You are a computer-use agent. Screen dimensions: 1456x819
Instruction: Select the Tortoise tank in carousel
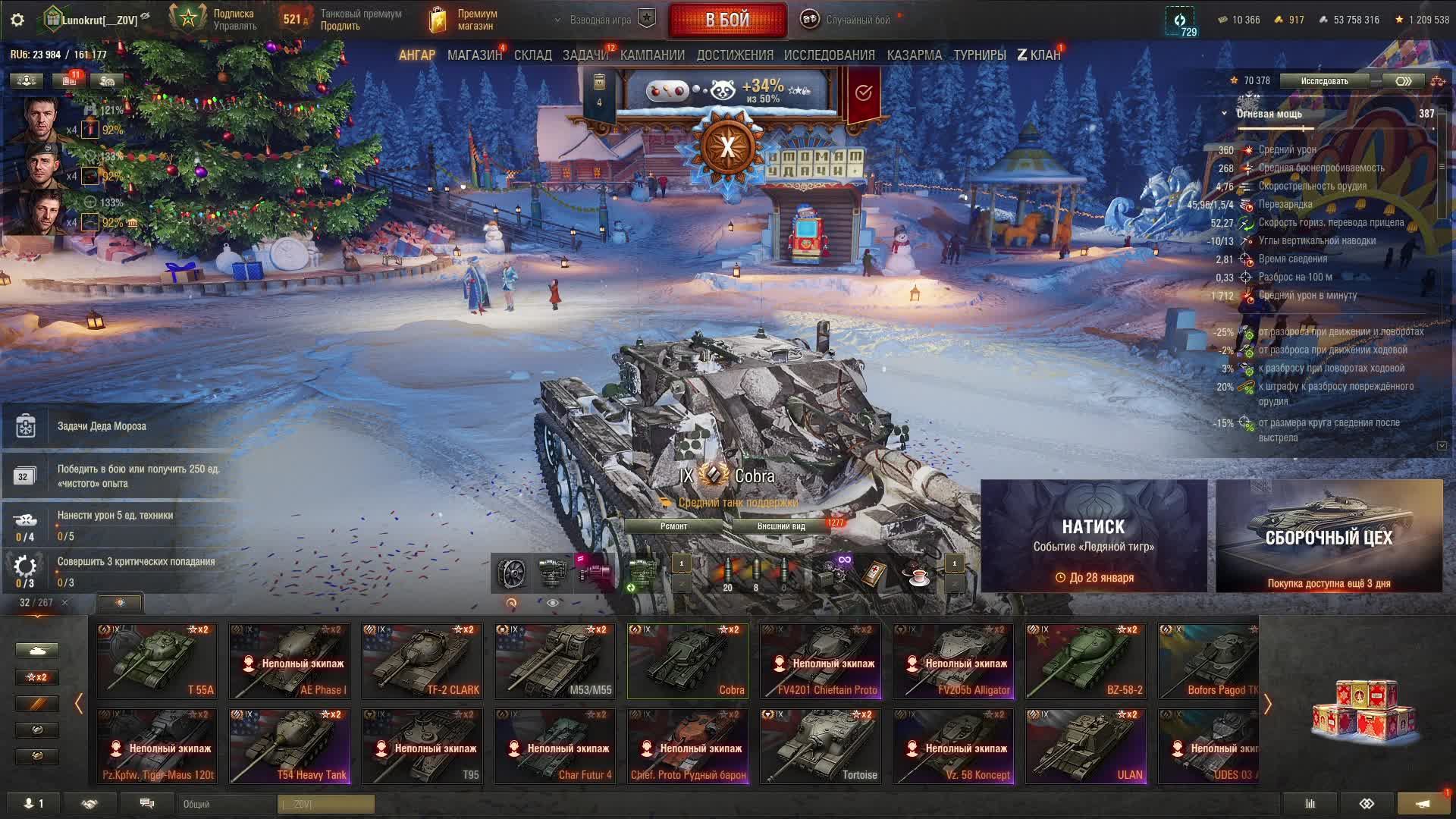821,745
